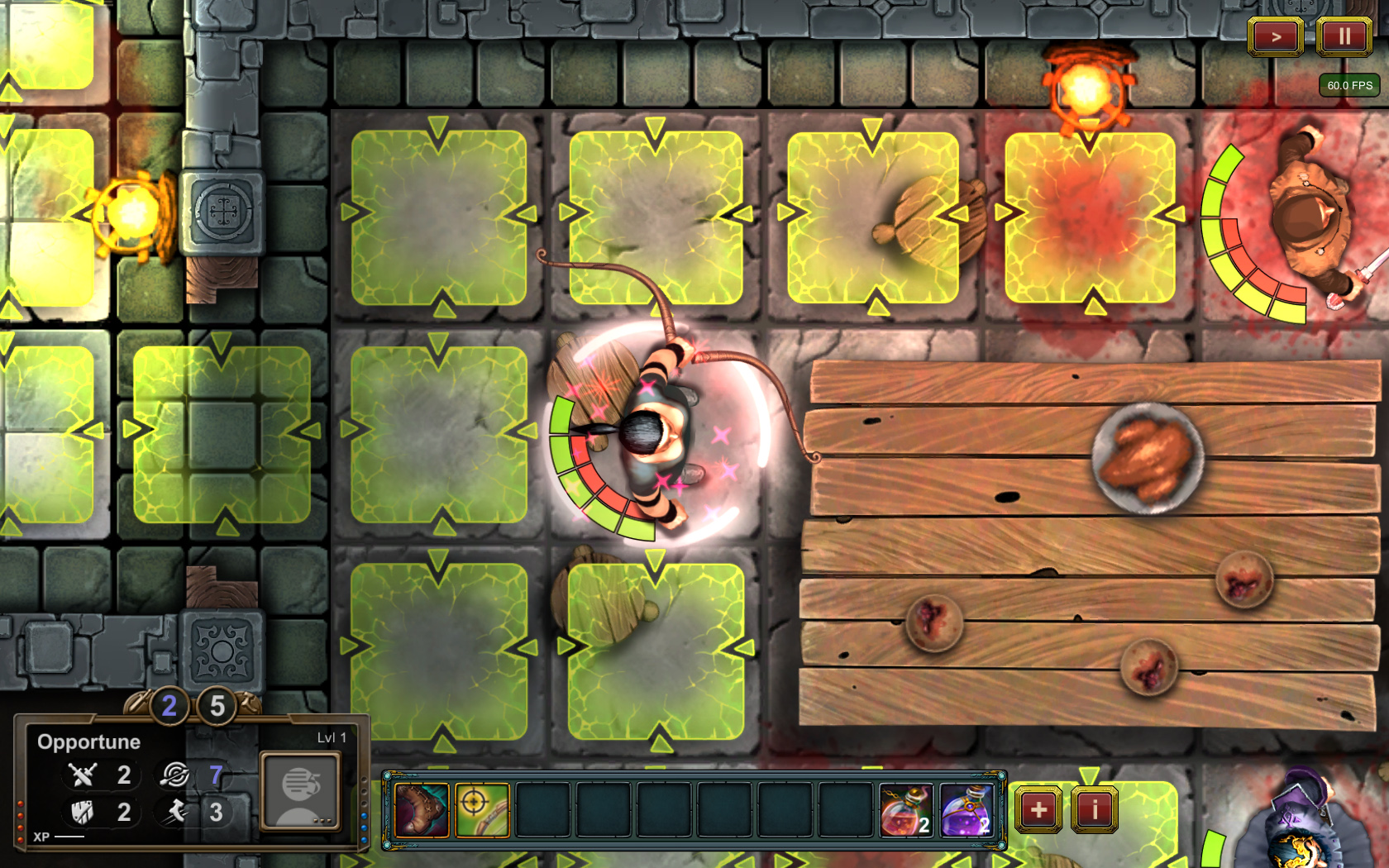Viewport: 1389px width, 868px height.
Task: Activate the leather glove ability
Action: (x=422, y=810)
